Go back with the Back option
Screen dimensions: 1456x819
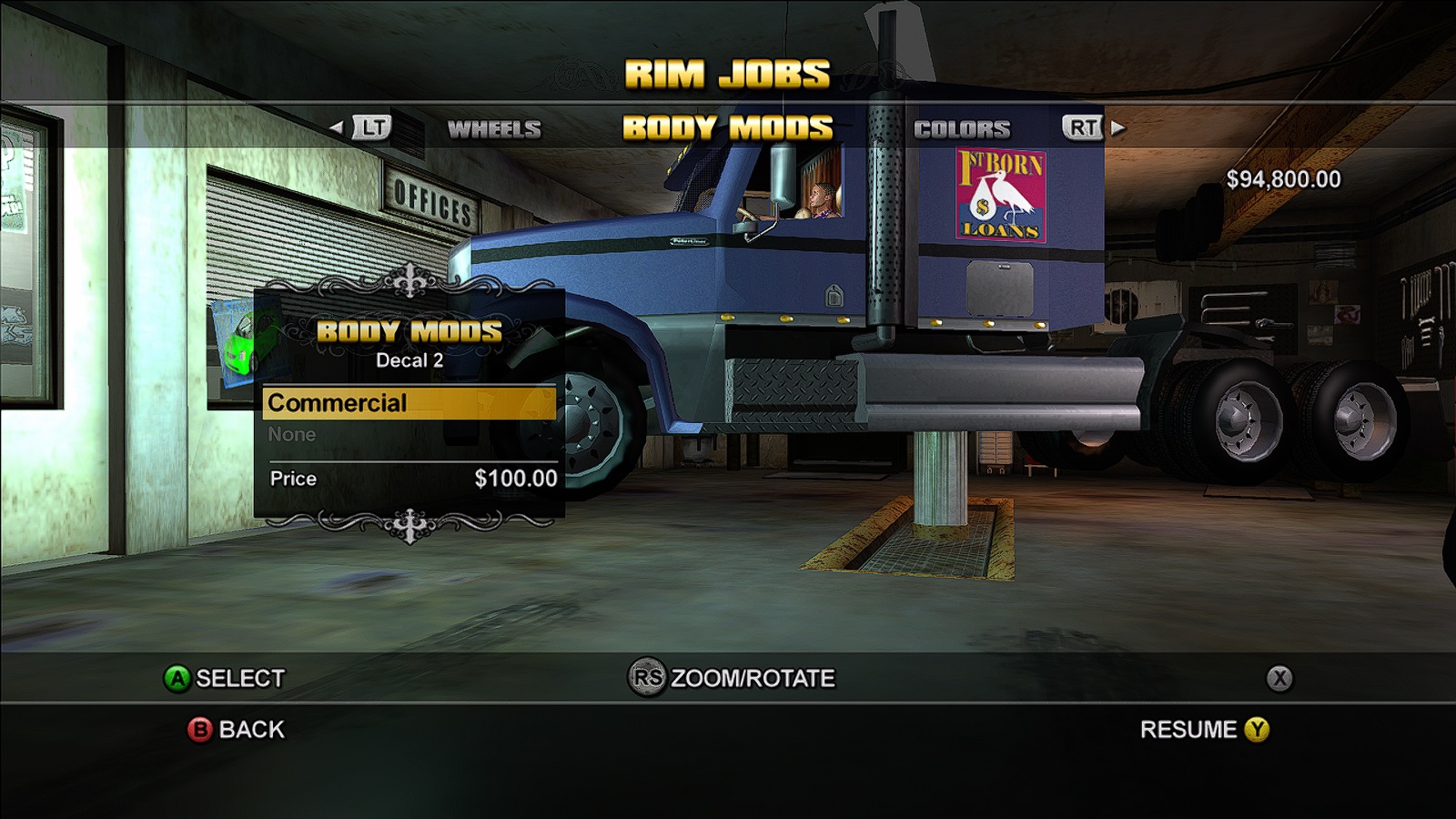tap(237, 730)
